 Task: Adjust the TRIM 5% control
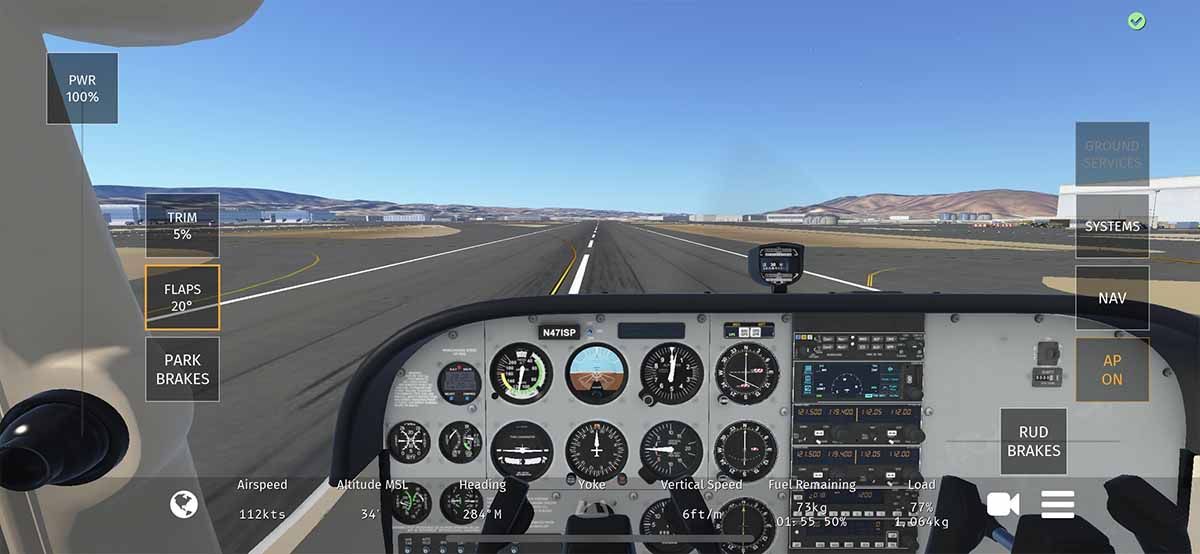182,225
